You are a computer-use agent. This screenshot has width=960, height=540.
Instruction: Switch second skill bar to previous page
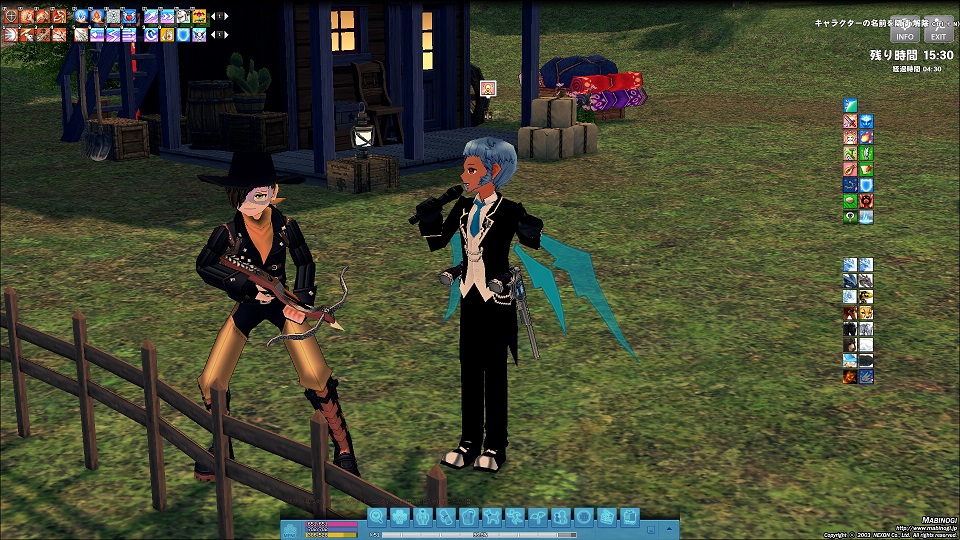(x=214, y=34)
